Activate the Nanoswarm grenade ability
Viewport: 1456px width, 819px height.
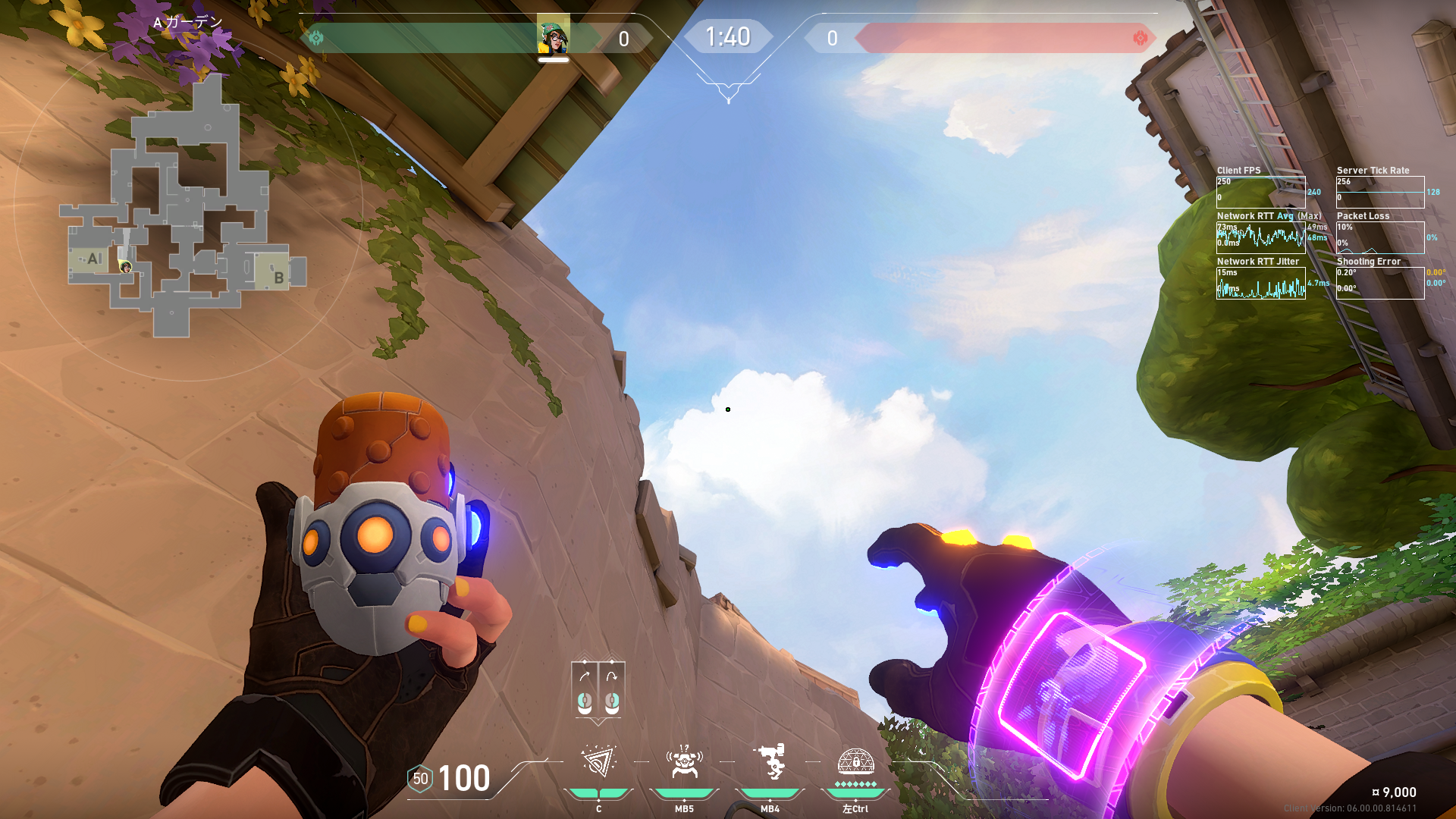tap(598, 762)
